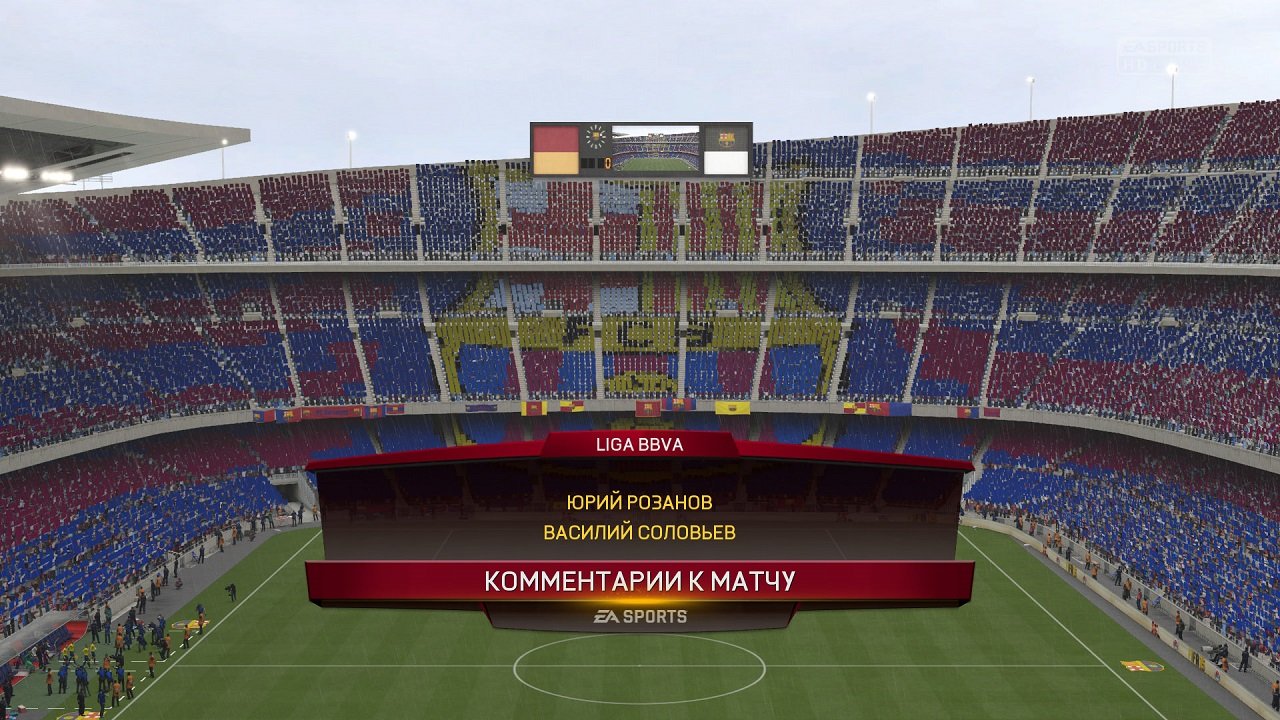Select the red-yellow team flag on scoreboard
The height and width of the screenshot is (720, 1280).
(556, 148)
